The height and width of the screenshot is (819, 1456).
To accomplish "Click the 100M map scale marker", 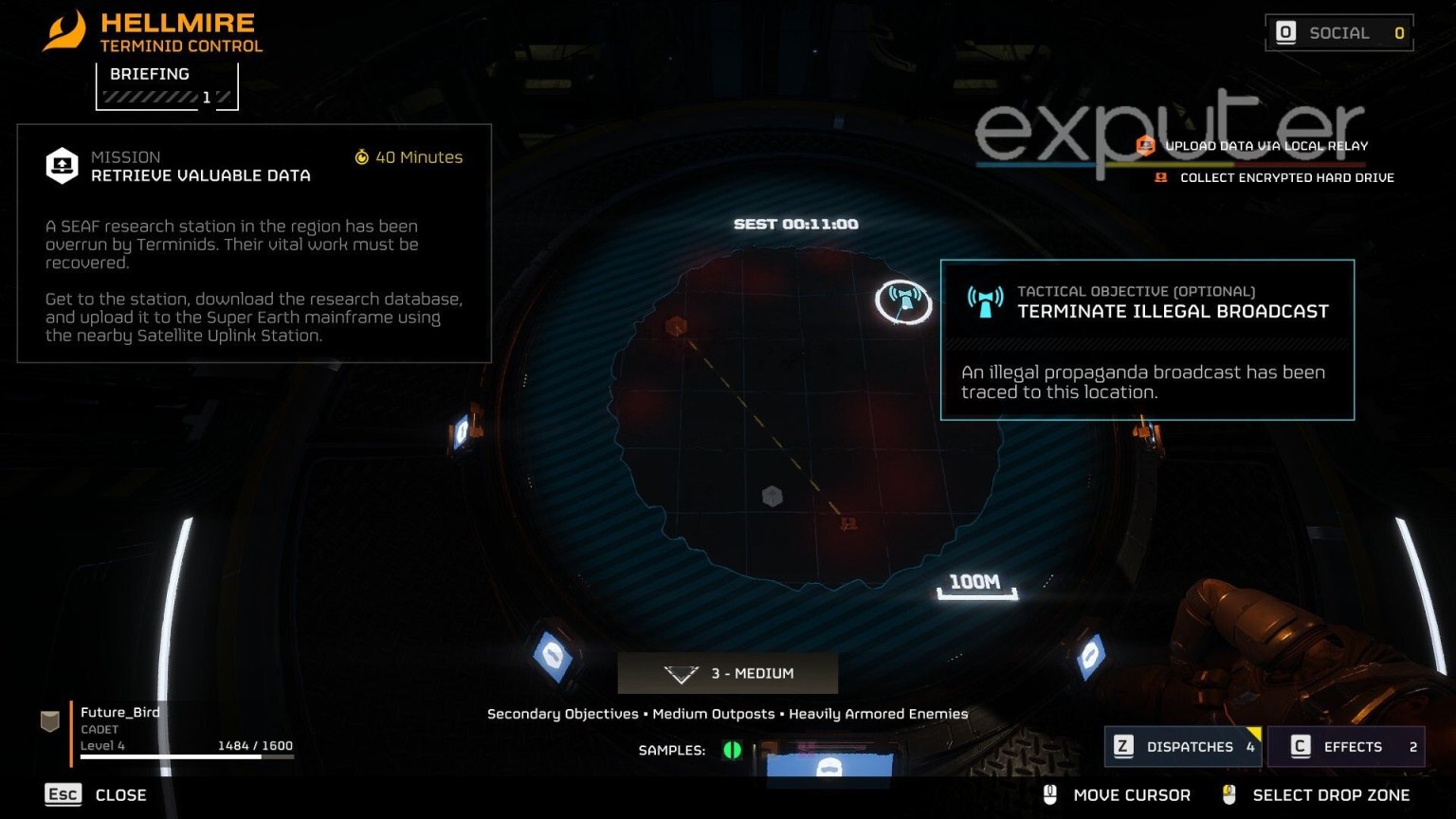I will [974, 583].
